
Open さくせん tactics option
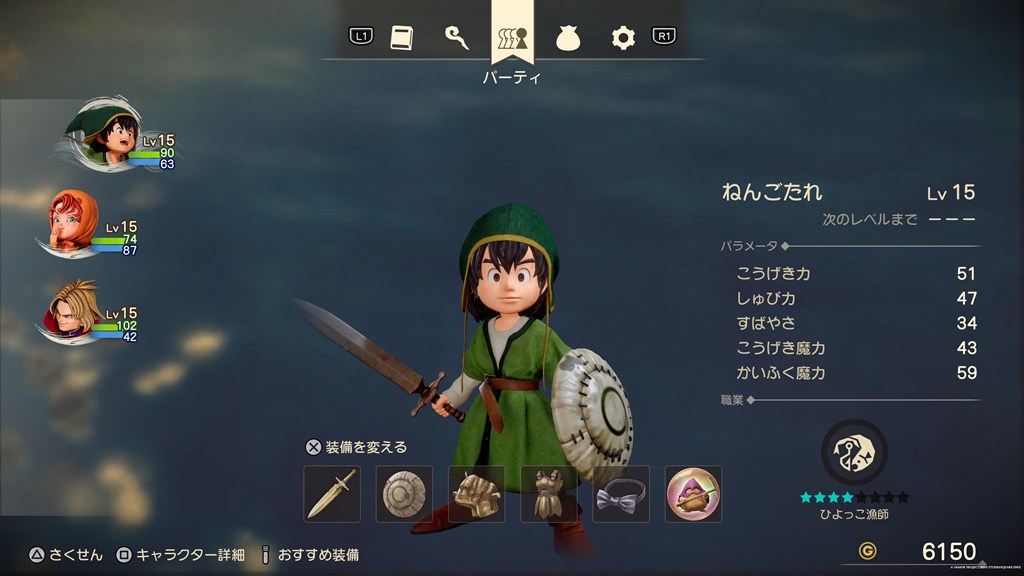click(x=66, y=554)
